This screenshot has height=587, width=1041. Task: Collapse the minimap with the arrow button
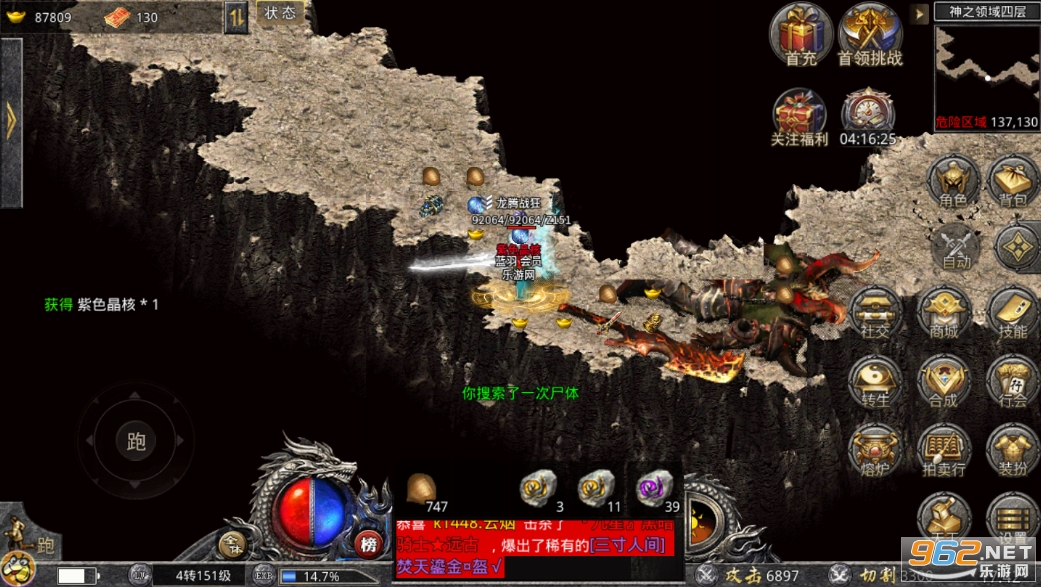(x=919, y=13)
